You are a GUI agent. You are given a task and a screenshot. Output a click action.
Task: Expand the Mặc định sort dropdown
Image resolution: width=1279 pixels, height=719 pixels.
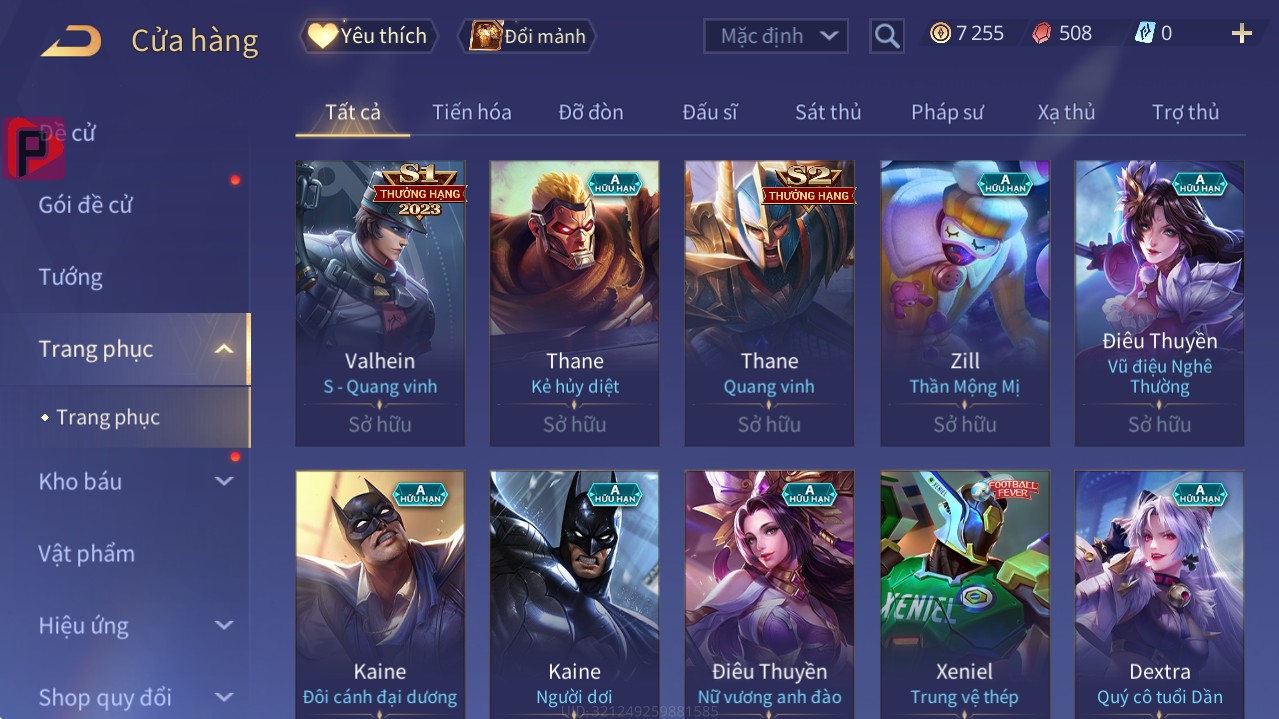click(x=776, y=36)
